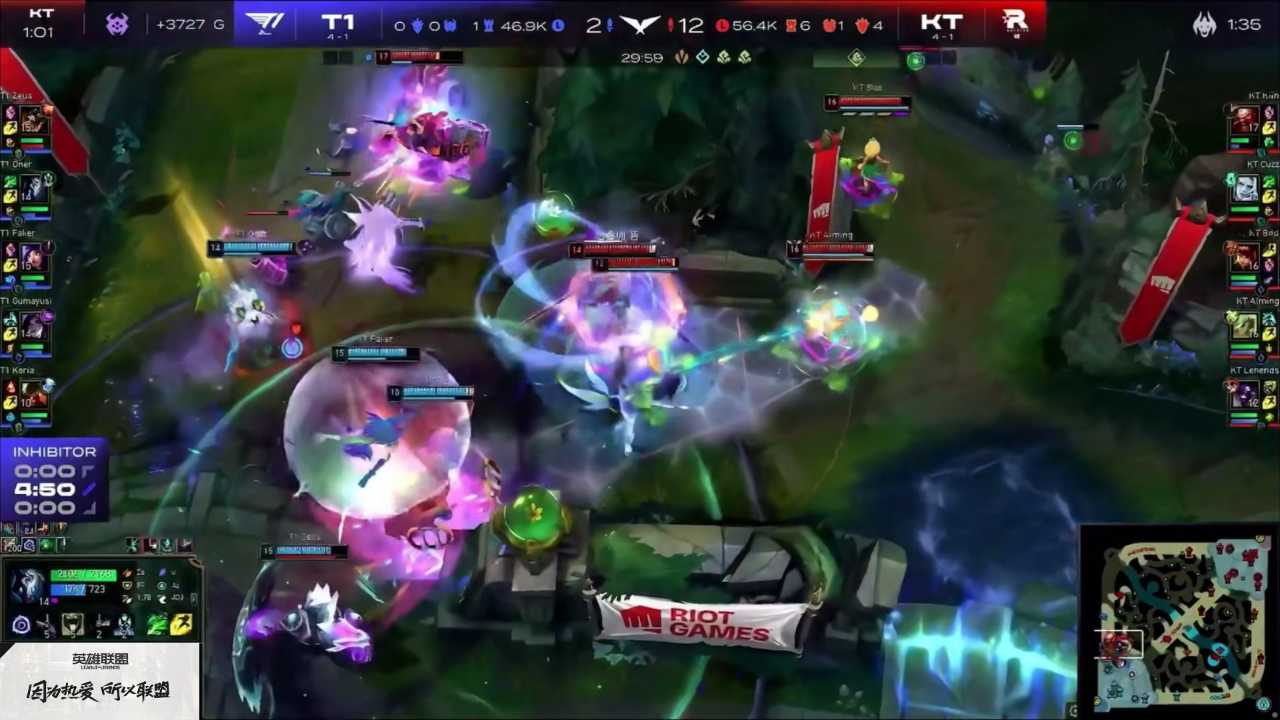1280x720 pixels.
Task: Choose KT Bdd's champion portrait
Action: click(x=1245, y=256)
